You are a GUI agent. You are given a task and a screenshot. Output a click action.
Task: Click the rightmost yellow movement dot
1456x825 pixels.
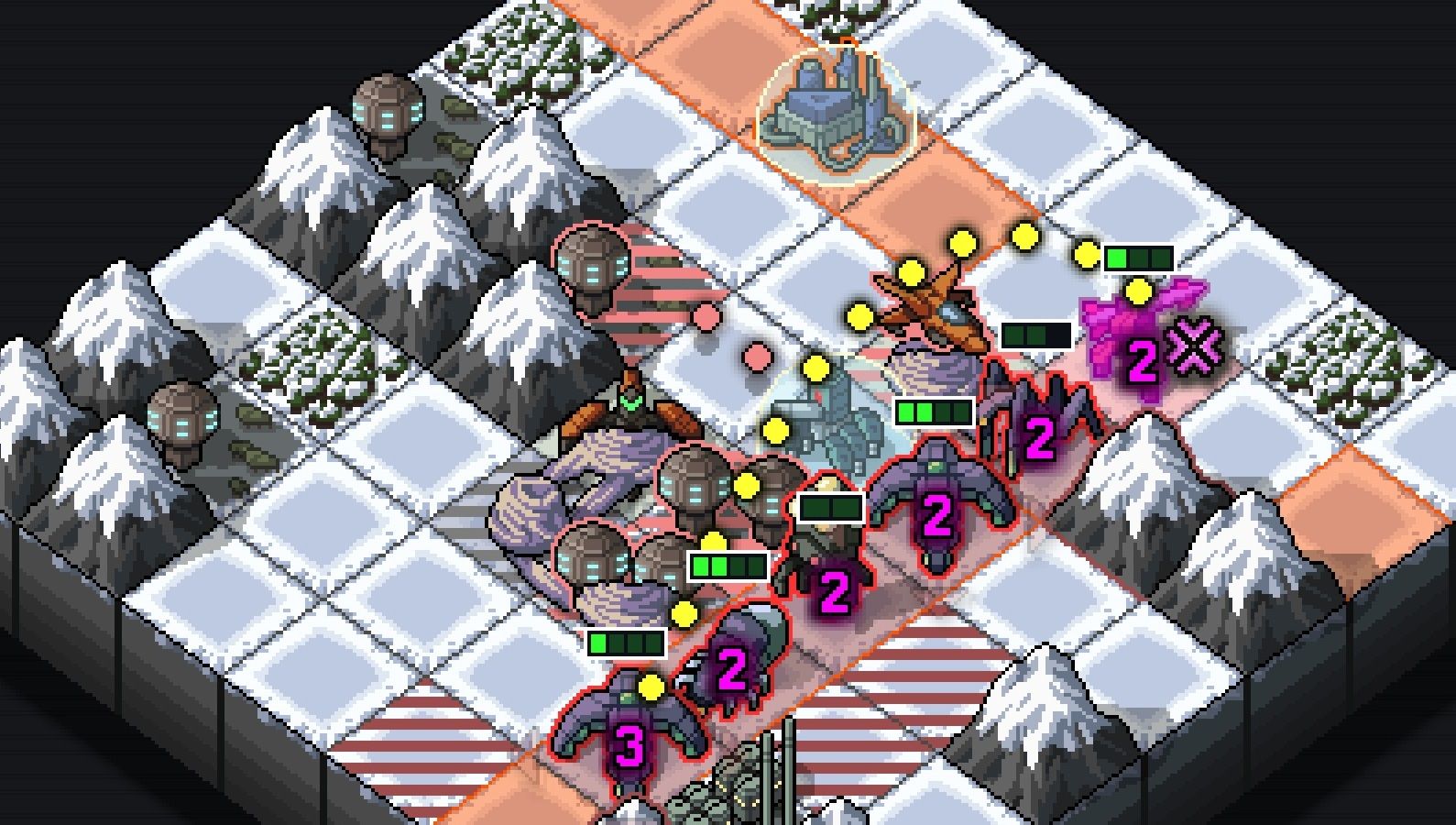click(1139, 293)
